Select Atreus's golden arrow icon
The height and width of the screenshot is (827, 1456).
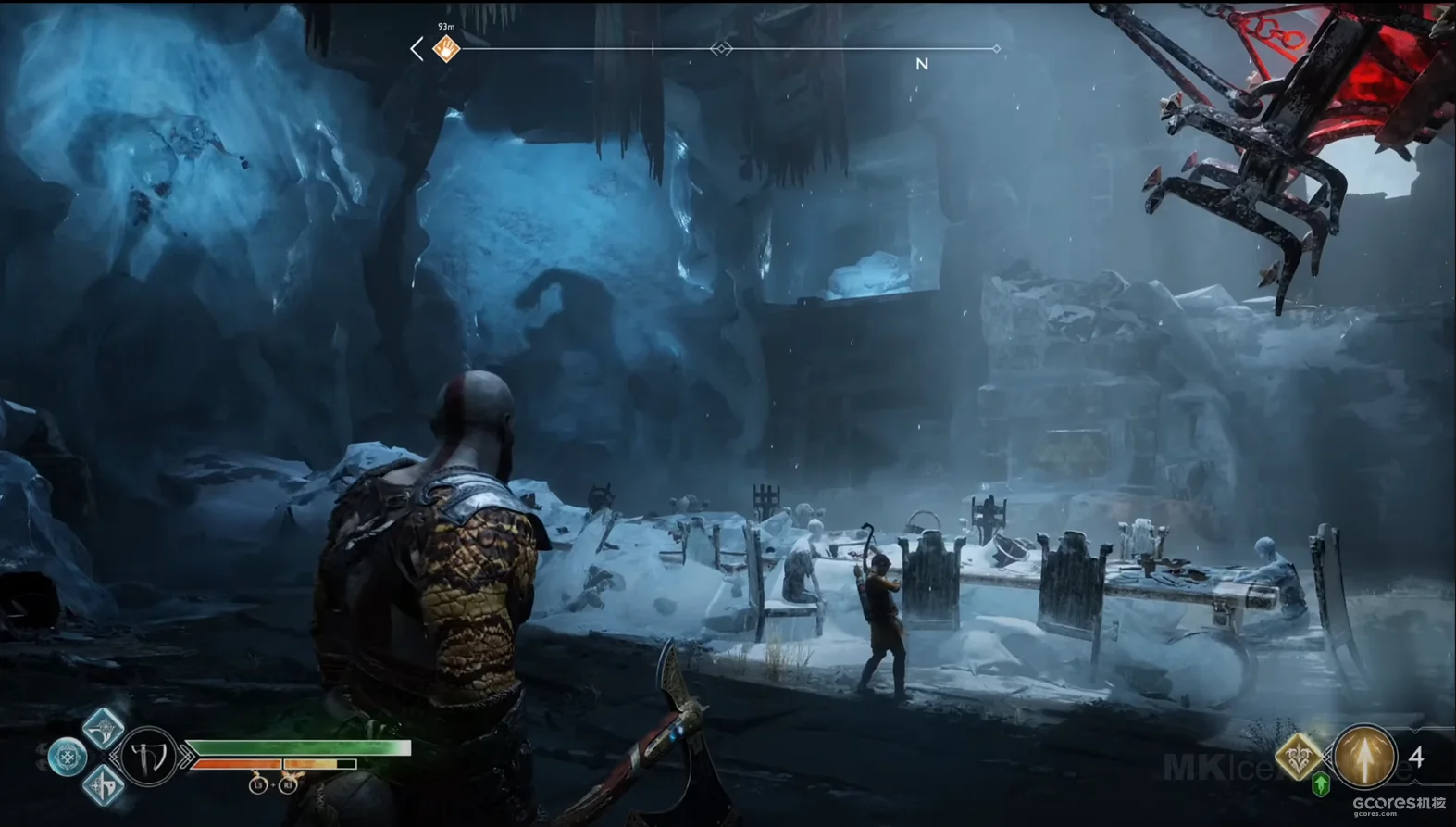point(1364,757)
